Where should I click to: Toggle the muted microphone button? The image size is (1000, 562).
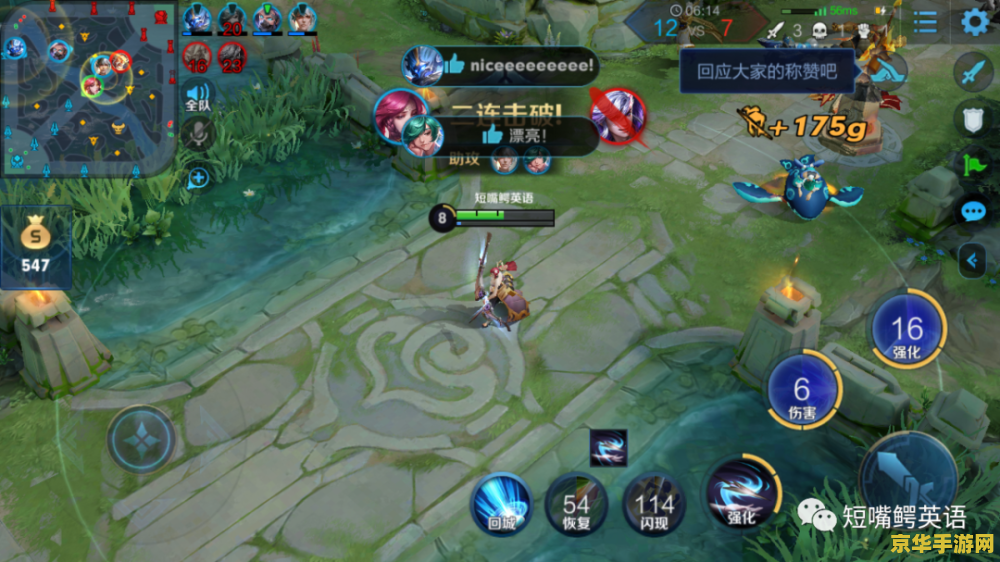(x=198, y=134)
